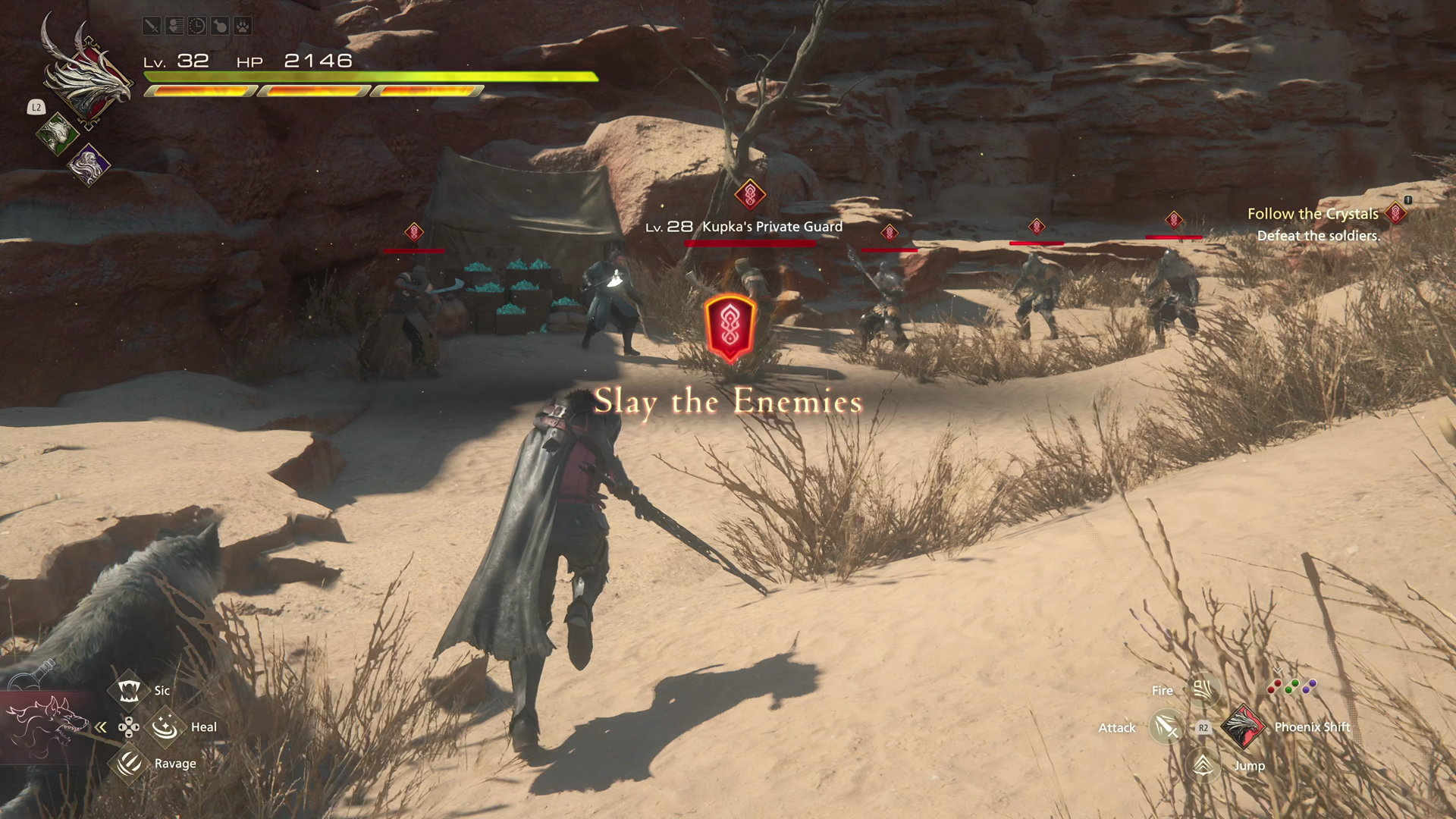
Task: Trigger Torgal's Ravage command
Action: point(129,763)
